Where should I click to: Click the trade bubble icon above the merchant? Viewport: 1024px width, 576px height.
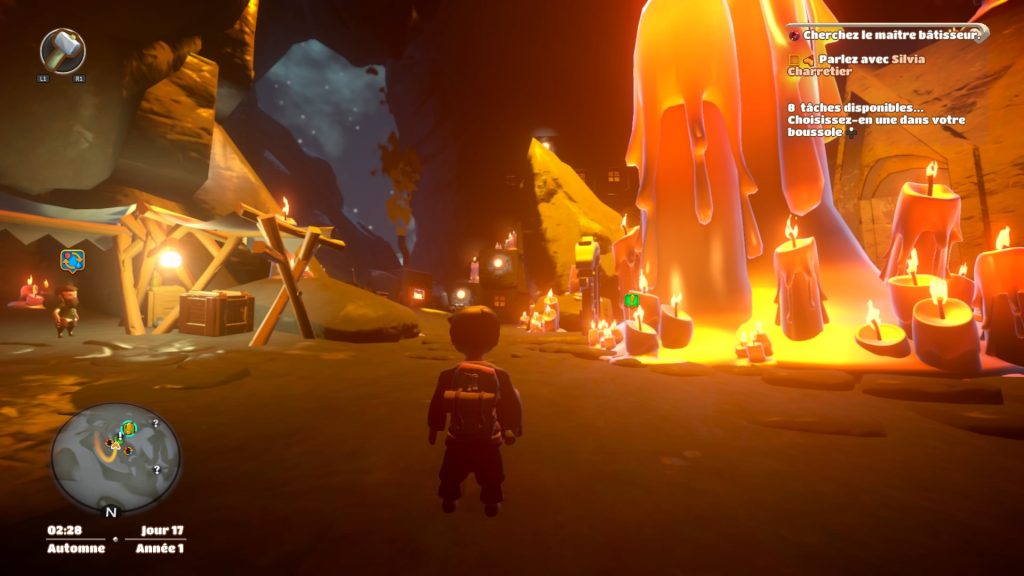coord(71,261)
